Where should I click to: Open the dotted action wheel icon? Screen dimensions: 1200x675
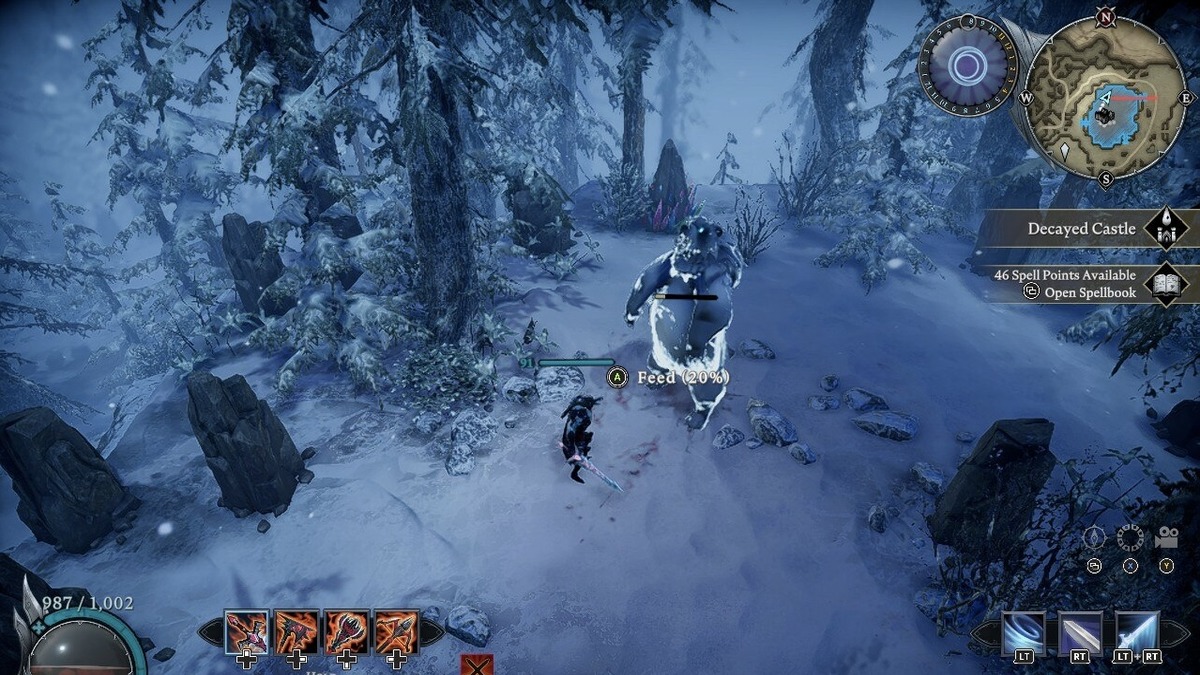pyautogui.click(x=1130, y=537)
